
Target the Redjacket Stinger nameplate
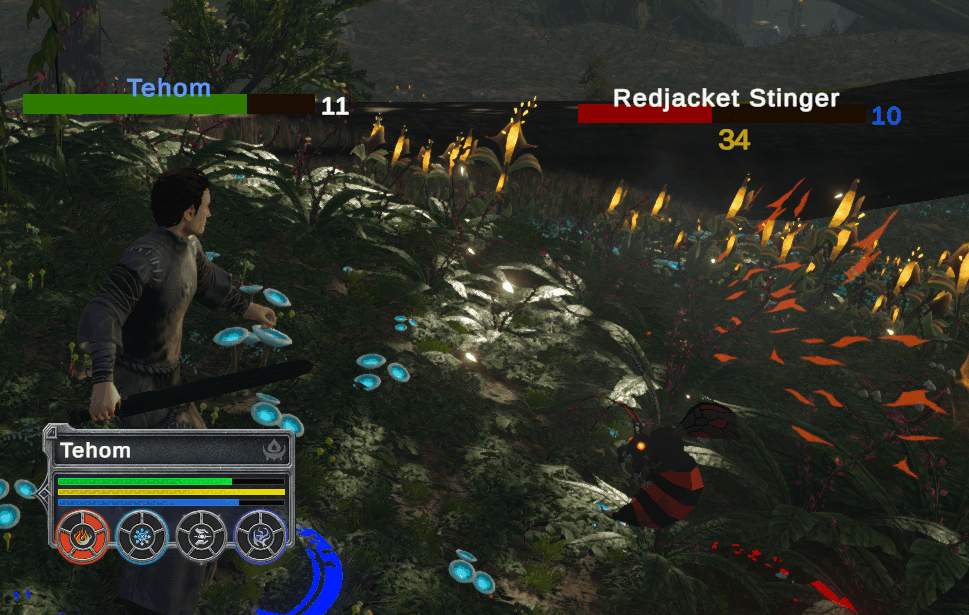(x=725, y=98)
